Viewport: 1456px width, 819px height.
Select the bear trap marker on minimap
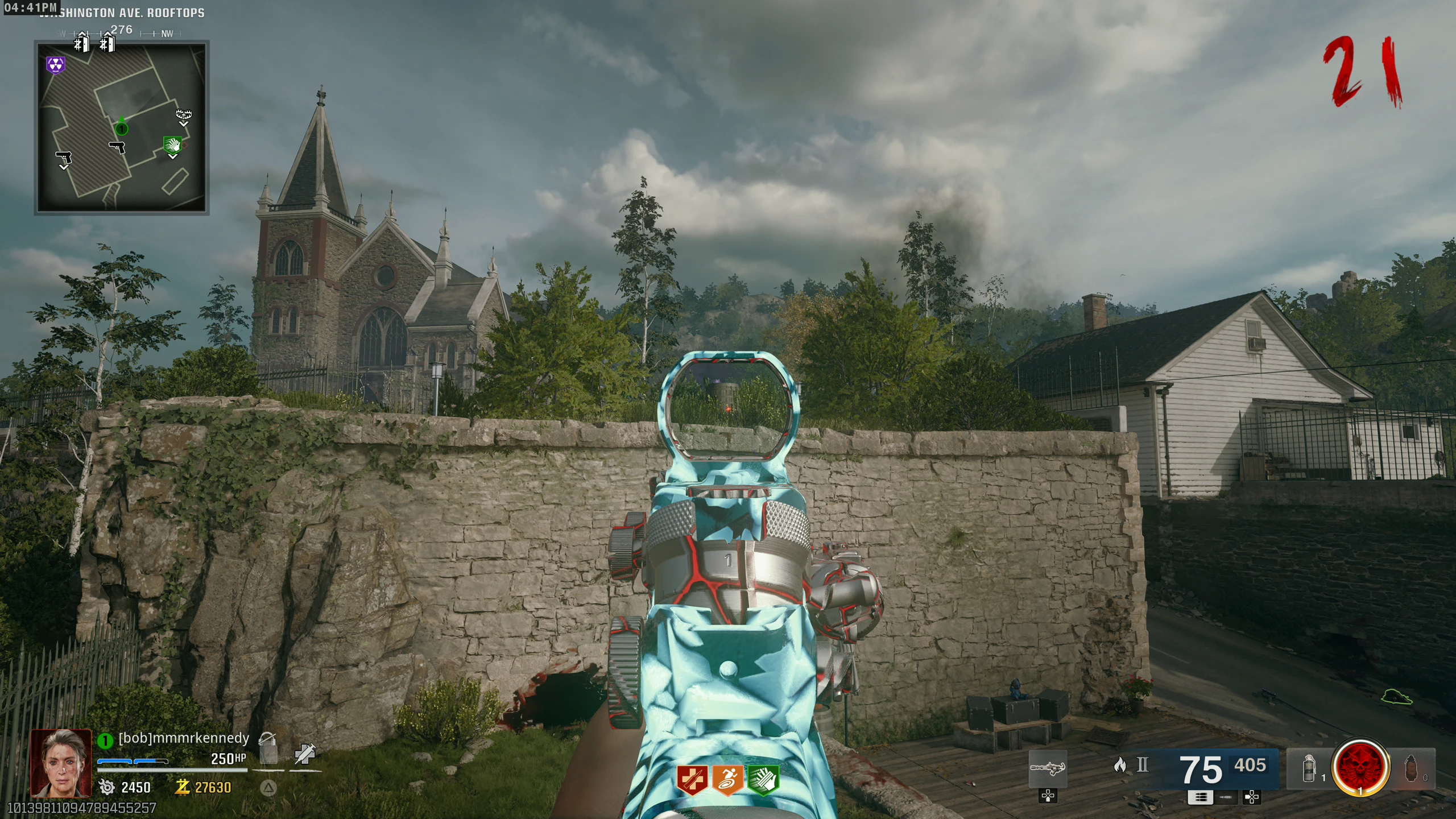coord(183,115)
